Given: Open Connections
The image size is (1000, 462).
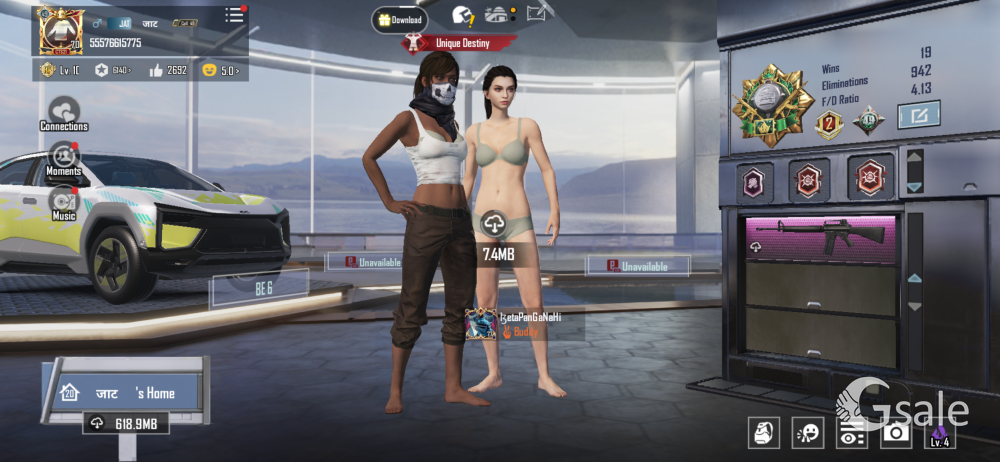Looking at the screenshot, I should 64,114.
